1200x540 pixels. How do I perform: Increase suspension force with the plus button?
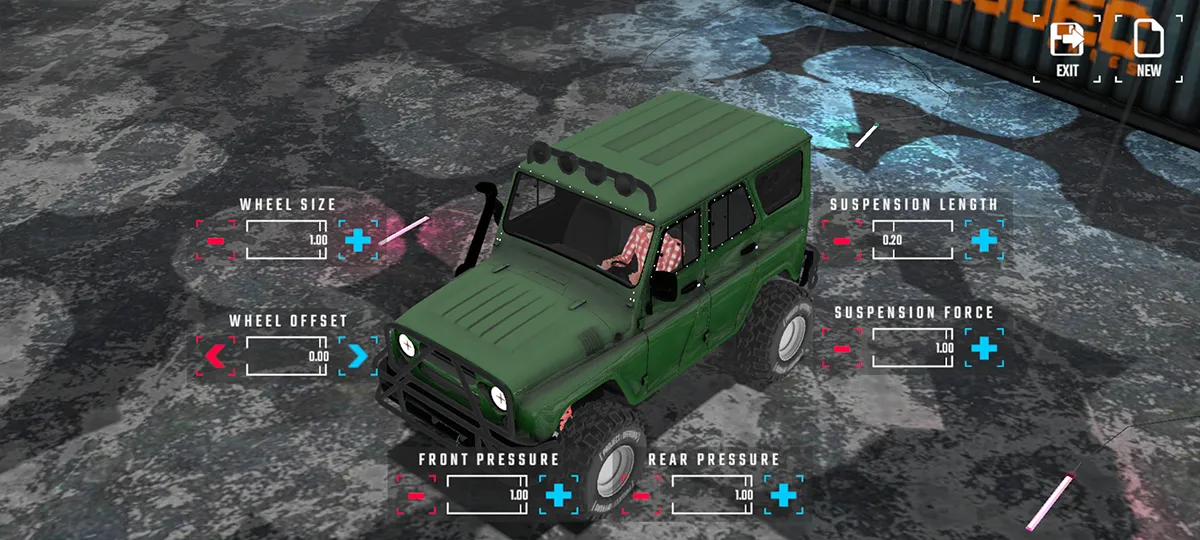[x=984, y=348]
